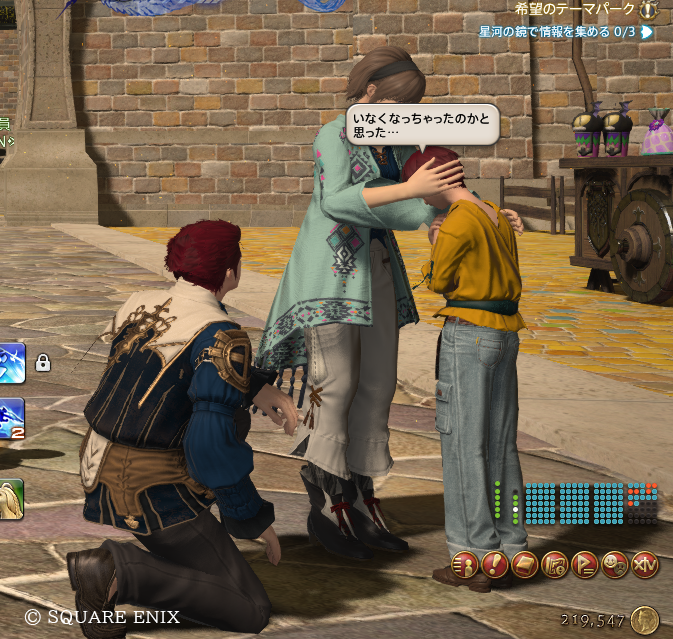673x639 pixels.
Task: Click the arrow next to the quest objective
Action: 647,32
